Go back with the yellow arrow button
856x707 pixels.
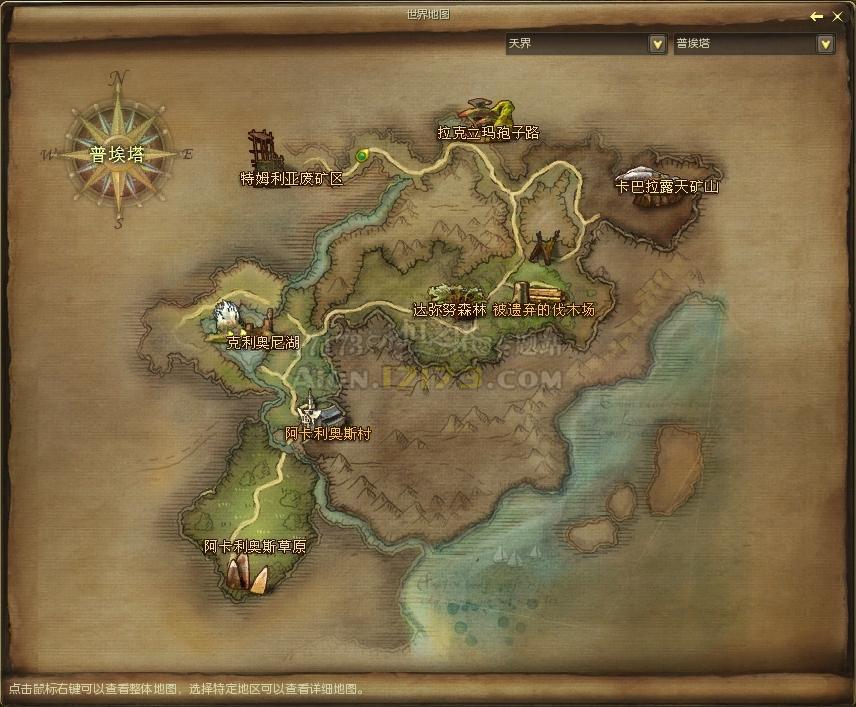click(817, 17)
